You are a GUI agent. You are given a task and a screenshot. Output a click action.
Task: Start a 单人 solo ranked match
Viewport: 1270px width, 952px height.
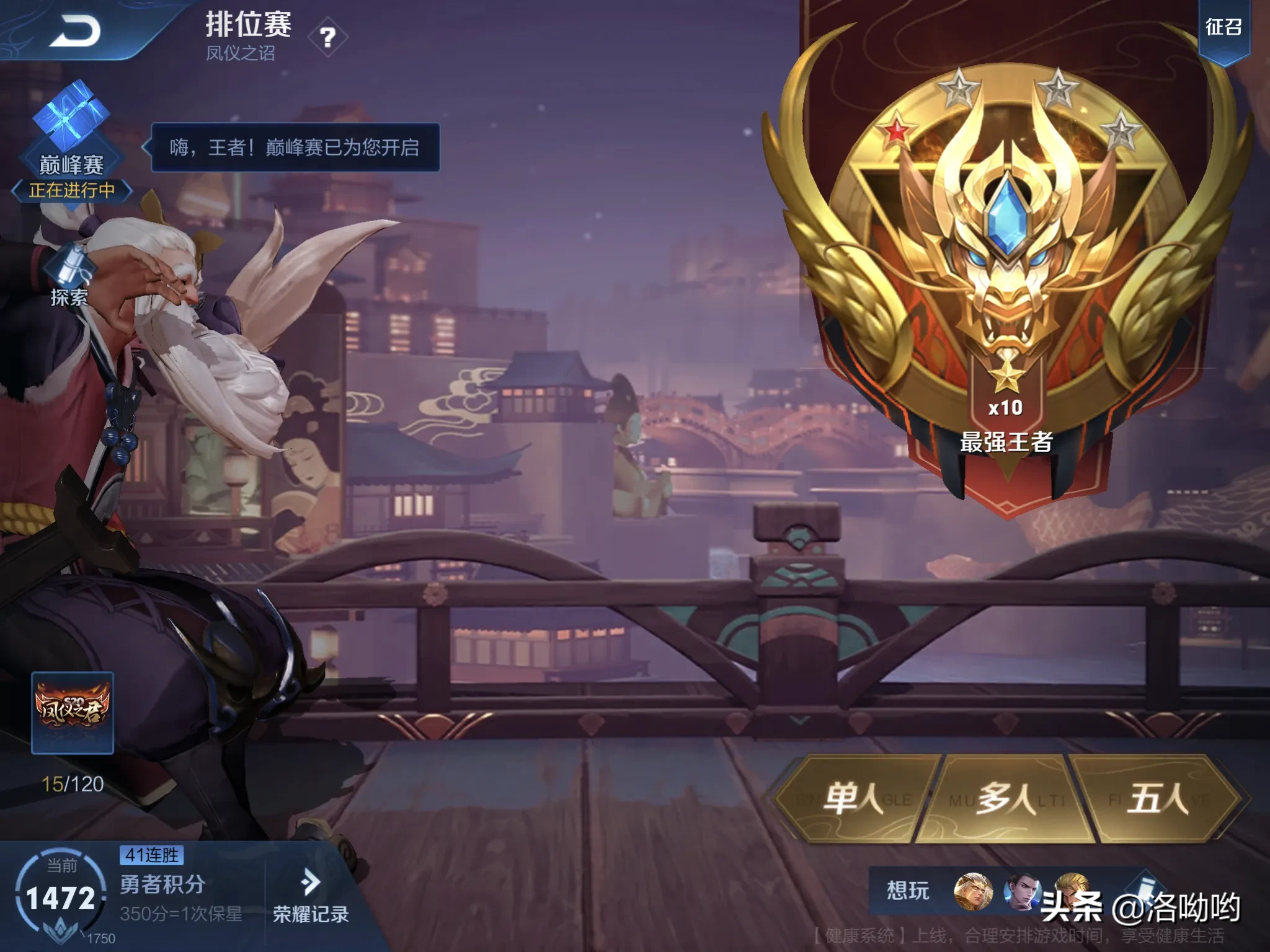pyautogui.click(x=854, y=798)
